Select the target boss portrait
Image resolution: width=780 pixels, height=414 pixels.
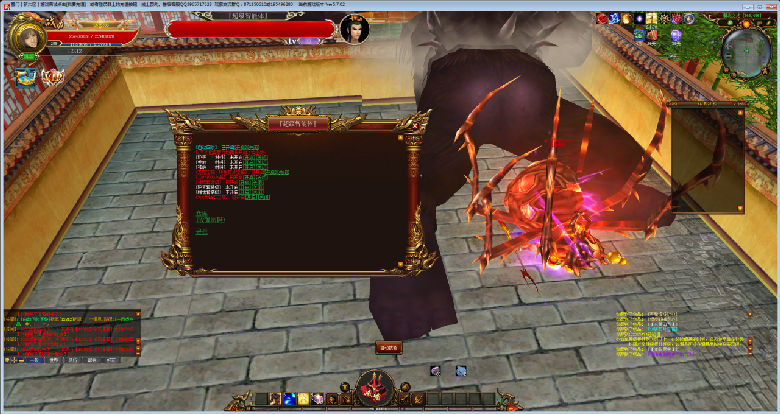(x=354, y=30)
